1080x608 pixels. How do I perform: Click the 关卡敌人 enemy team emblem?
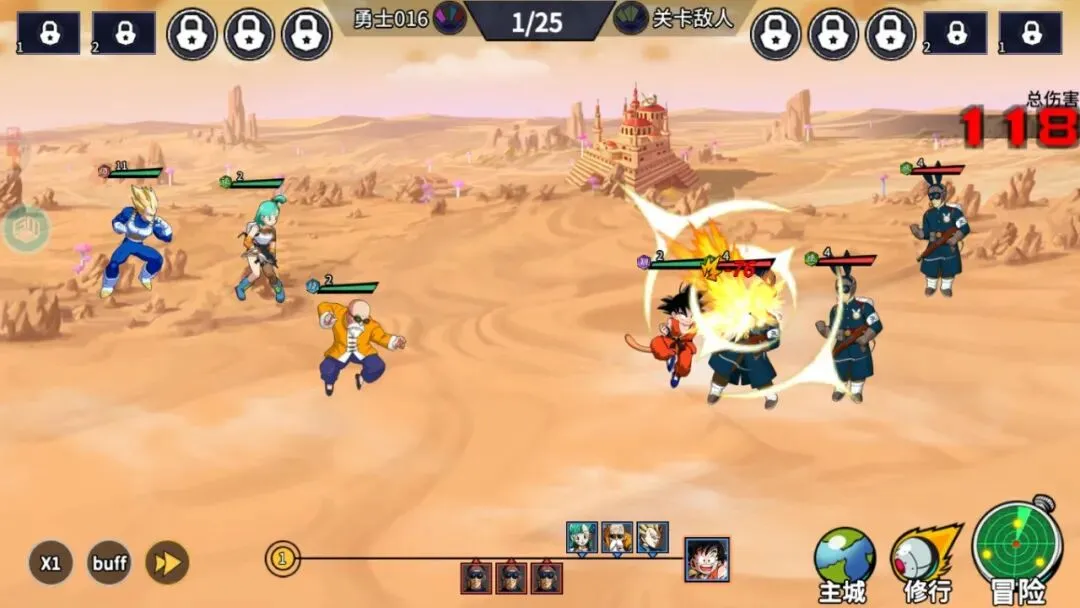630,18
